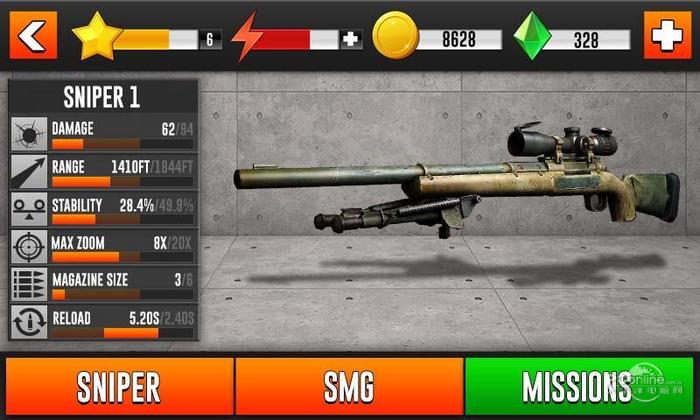This screenshot has width=700, height=420.
Task: Select the Magazine Size stat row
Action: pyautogui.click(x=104, y=285)
